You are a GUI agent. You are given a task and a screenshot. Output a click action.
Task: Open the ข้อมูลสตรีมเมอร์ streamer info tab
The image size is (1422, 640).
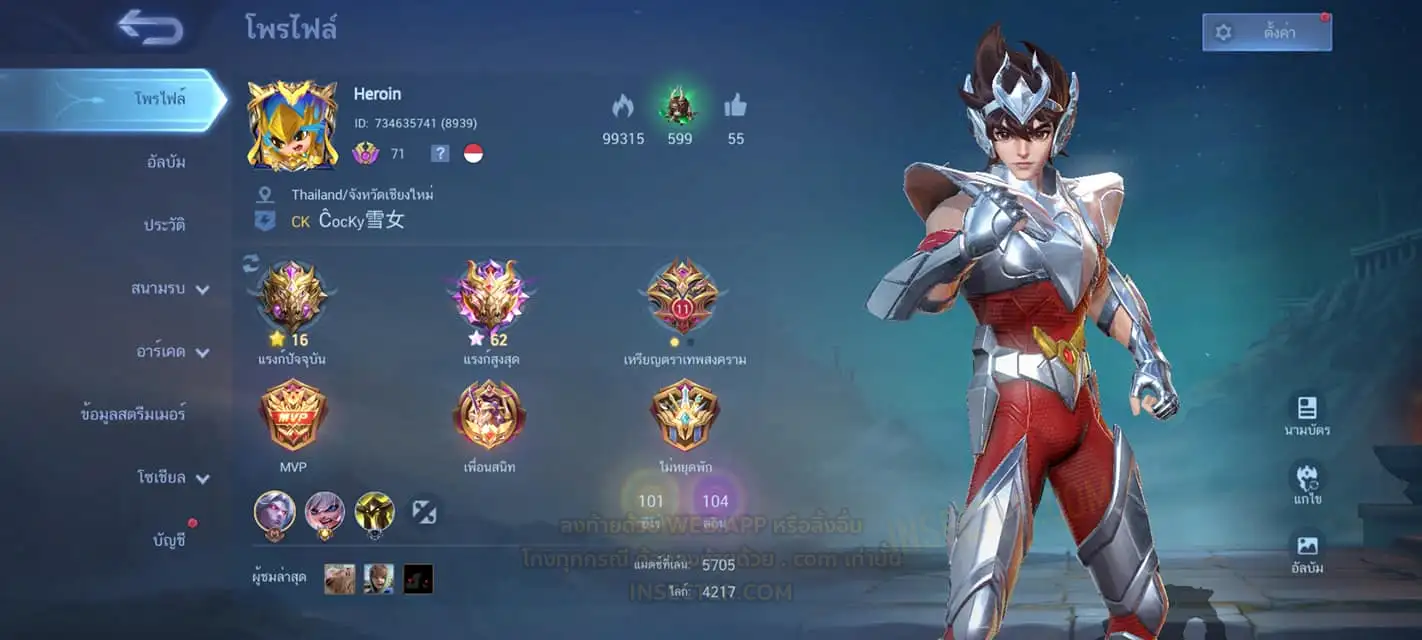pos(133,414)
